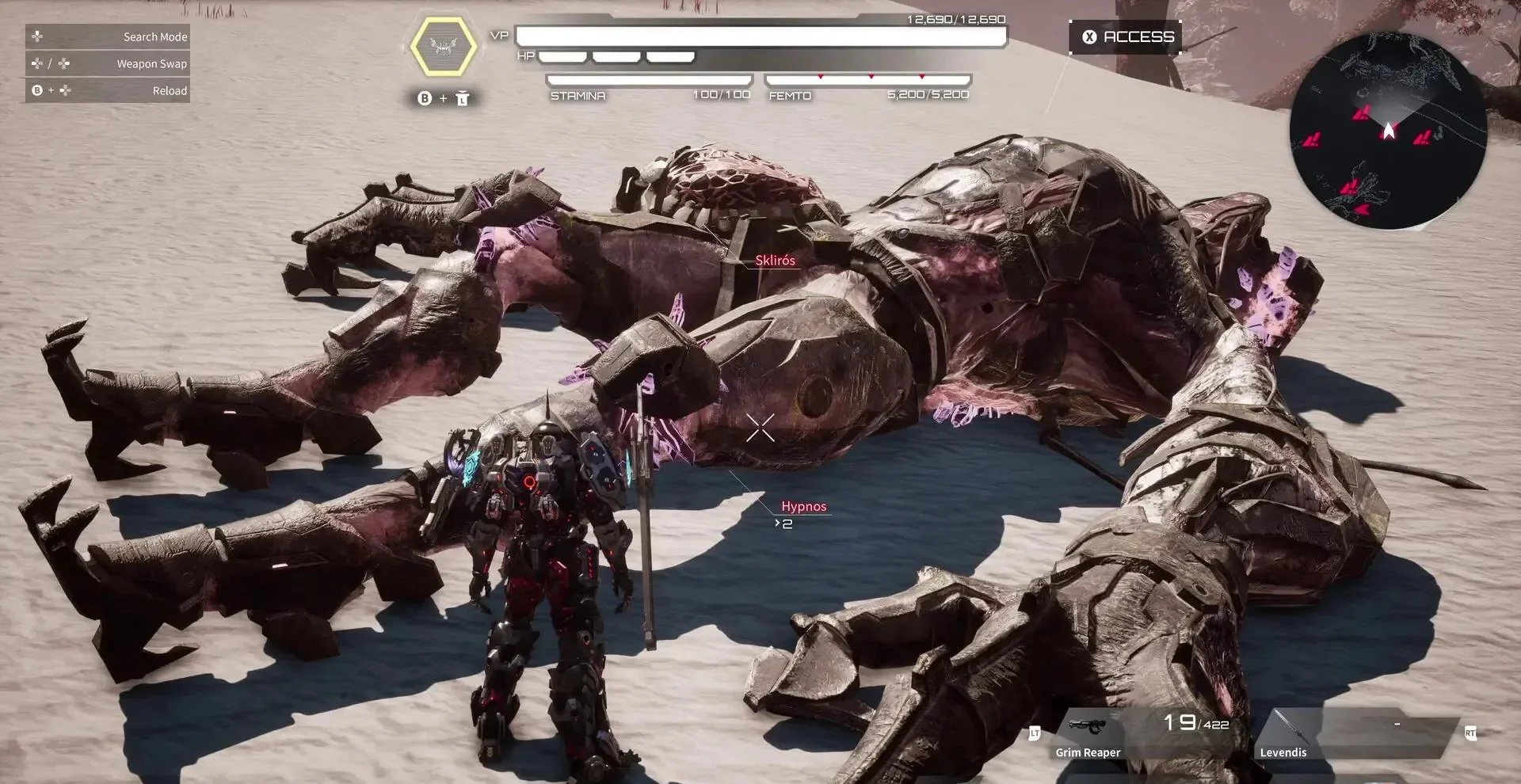Click the Search Mode hint row
Screen dimensions: 1521x784
pos(108,36)
